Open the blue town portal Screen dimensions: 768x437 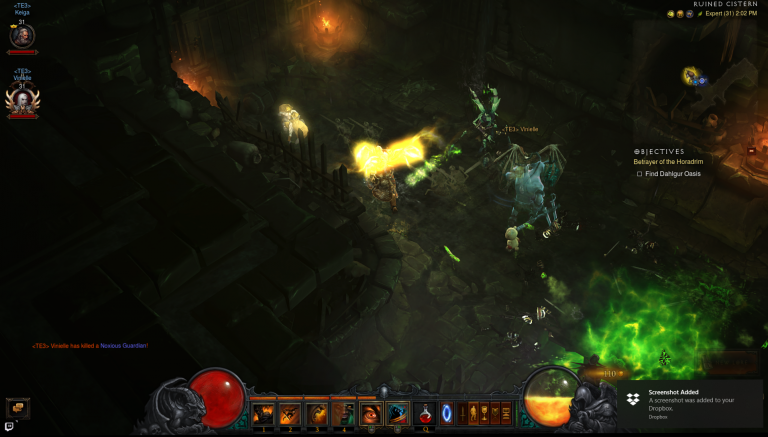[x=446, y=412]
